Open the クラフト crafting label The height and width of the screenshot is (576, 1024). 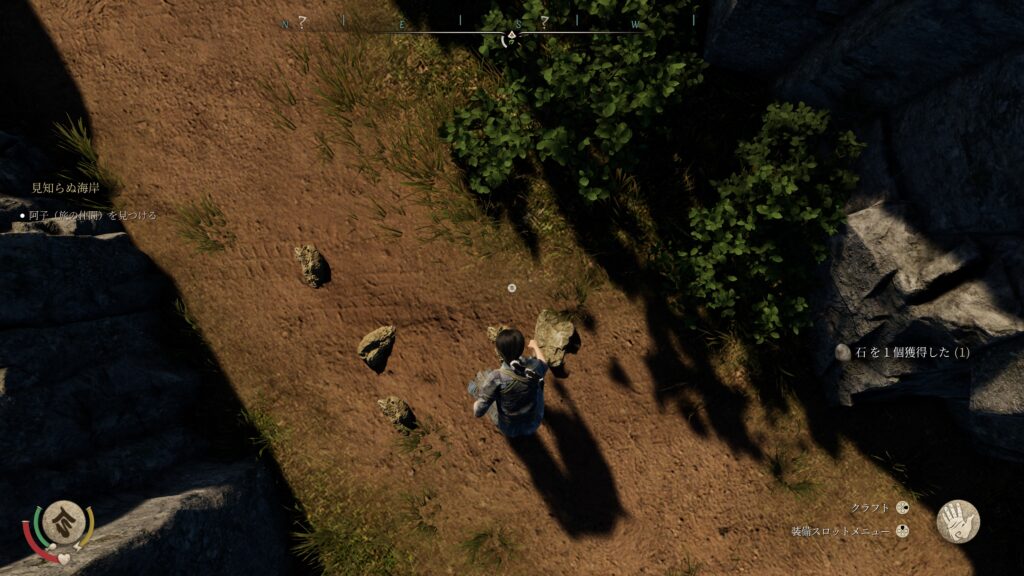[869, 508]
